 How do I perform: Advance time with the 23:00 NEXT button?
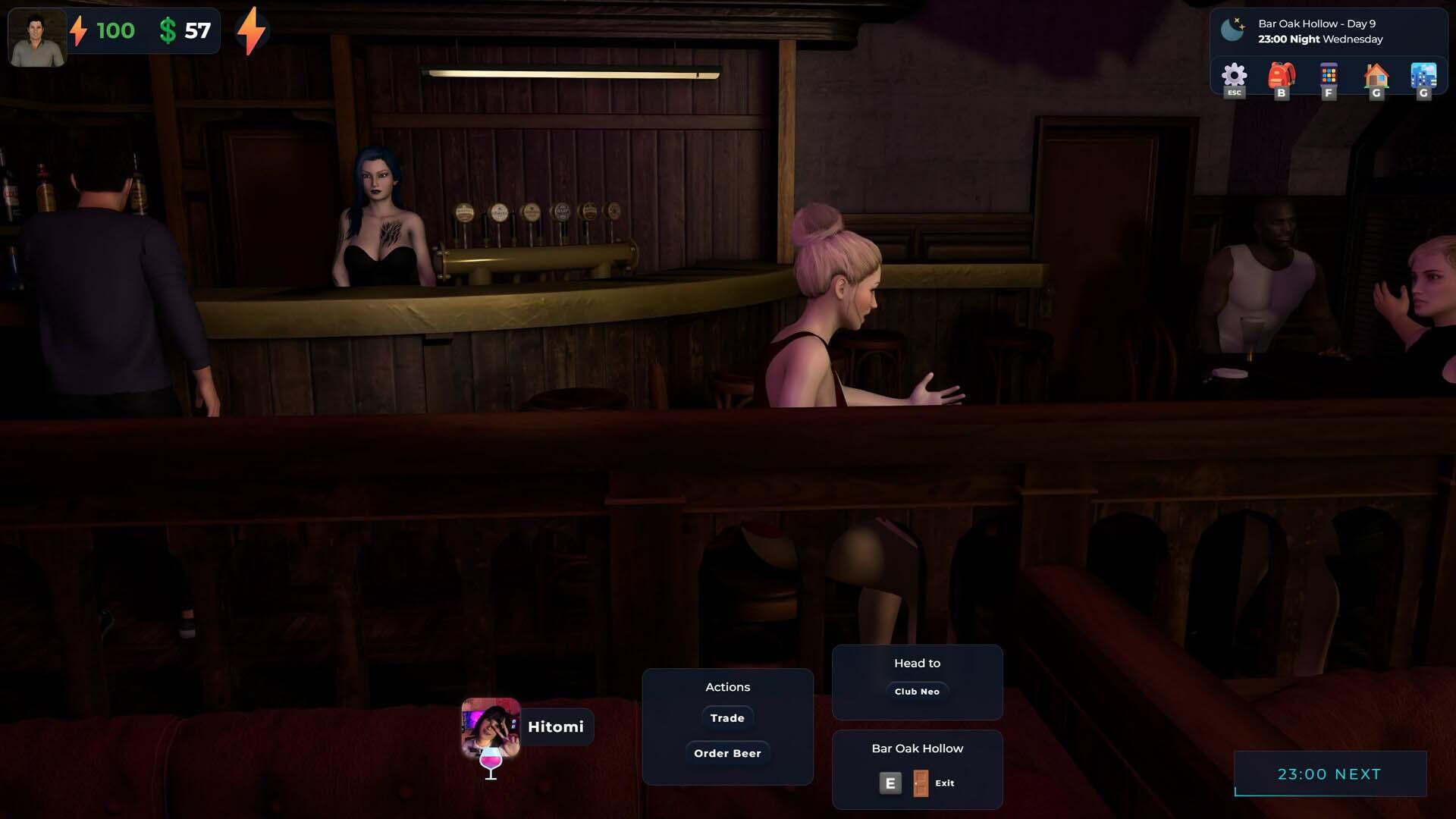click(1330, 774)
